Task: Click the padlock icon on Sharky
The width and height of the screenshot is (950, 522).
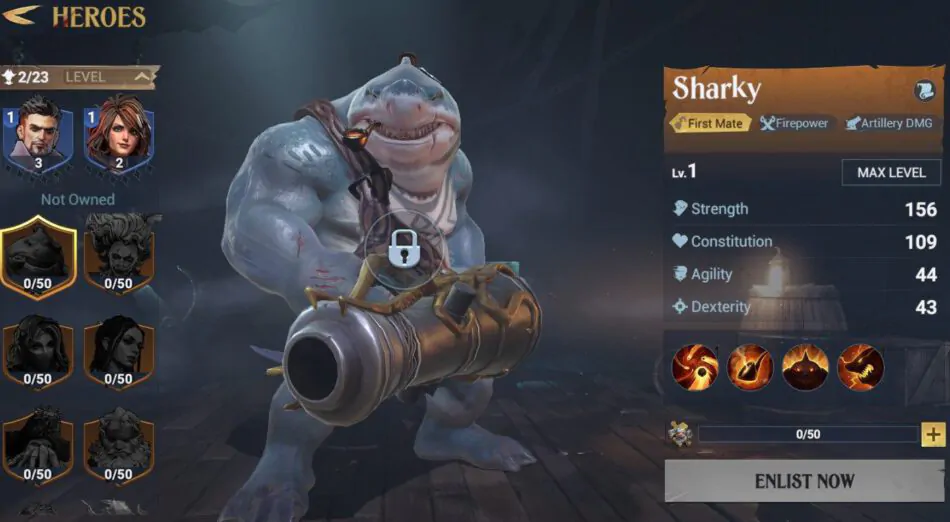Action: pos(406,250)
